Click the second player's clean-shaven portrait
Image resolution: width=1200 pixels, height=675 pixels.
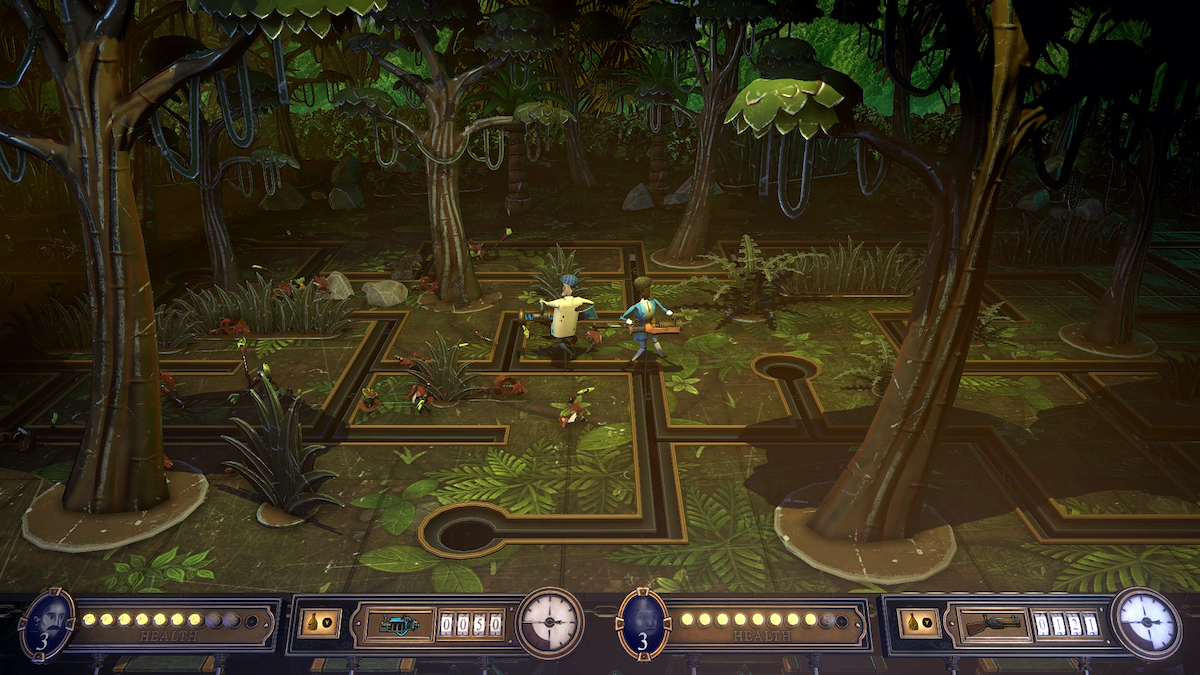pos(644,623)
